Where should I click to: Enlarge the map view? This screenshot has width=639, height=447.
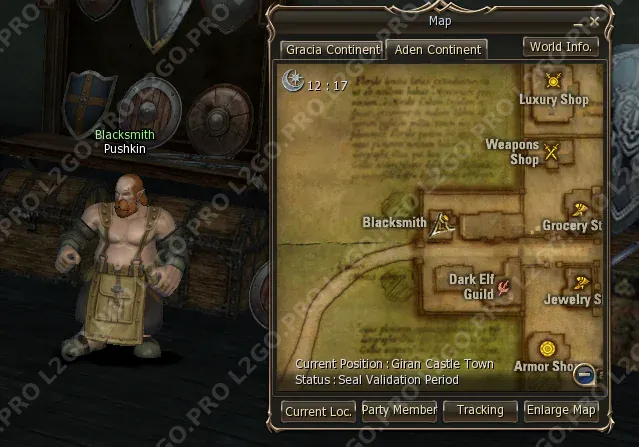coord(561,410)
